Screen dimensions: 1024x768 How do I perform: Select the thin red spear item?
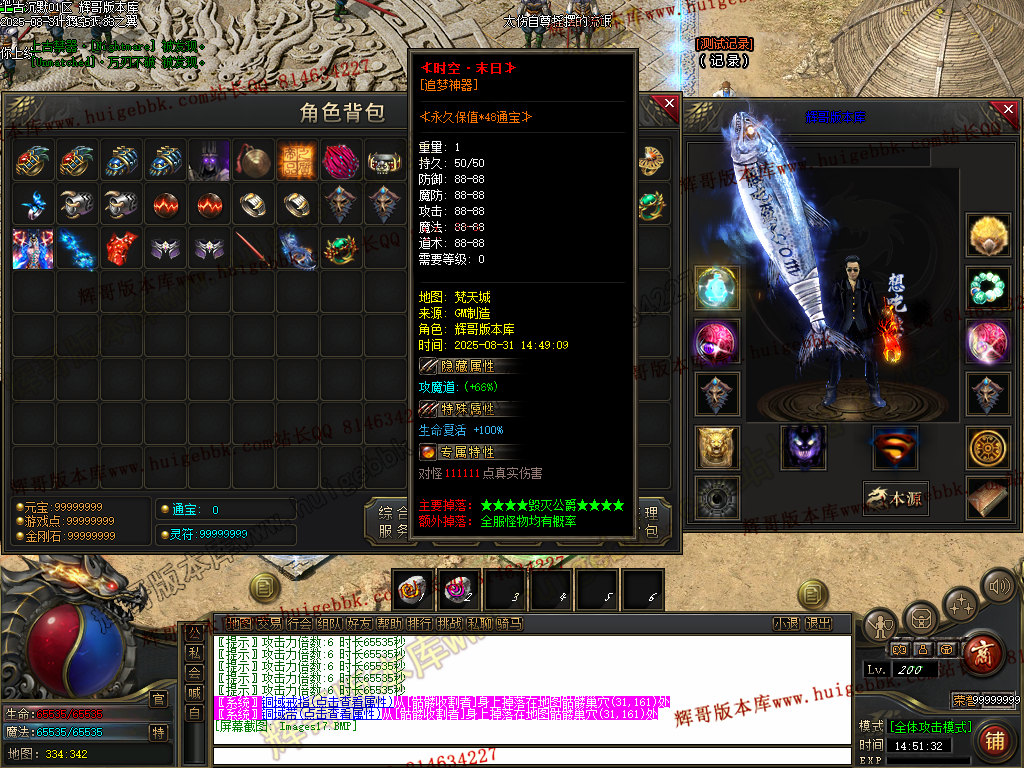[254, 248]
